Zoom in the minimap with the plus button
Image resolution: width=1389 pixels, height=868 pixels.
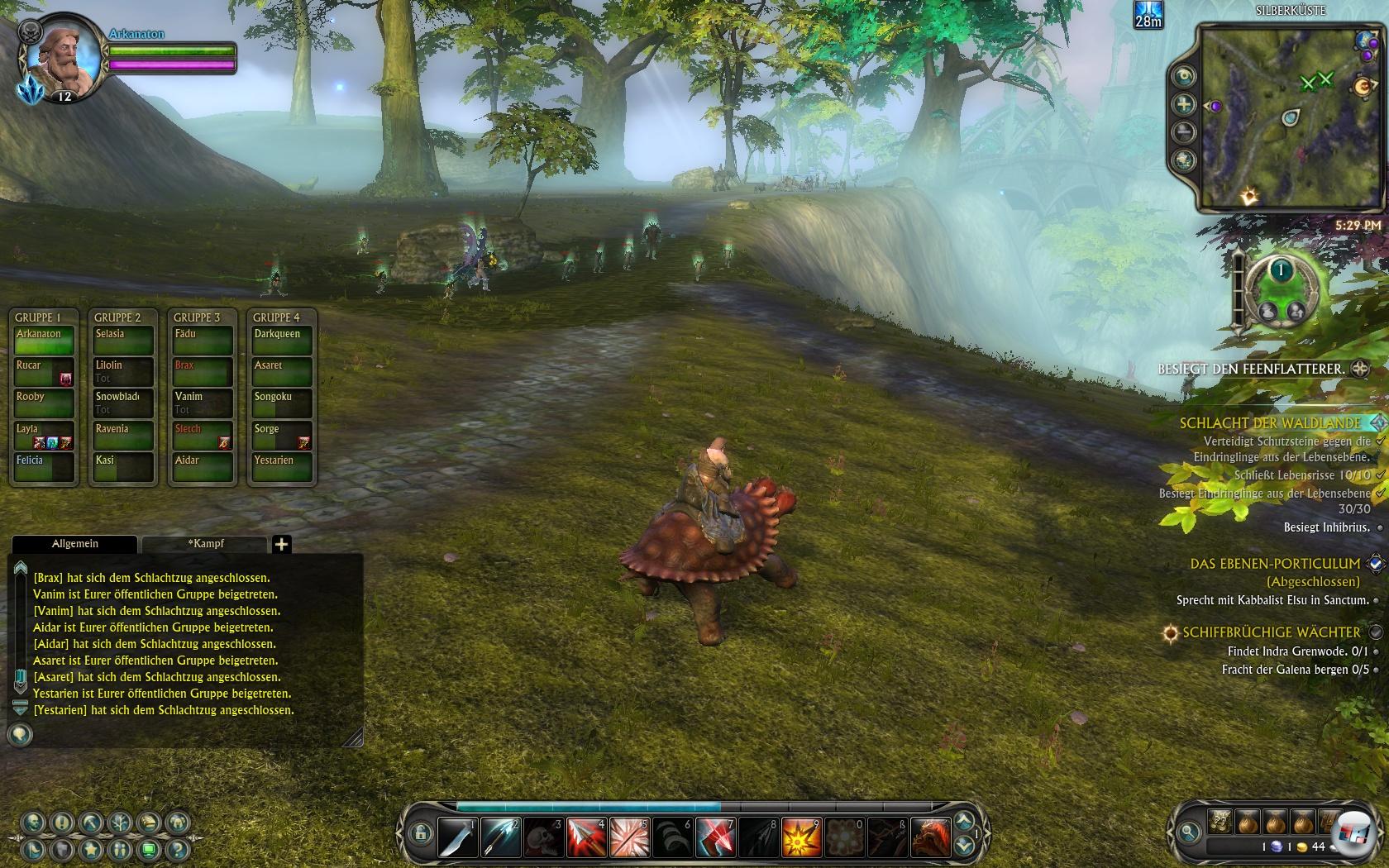pyautogui.click(x=1184, y=104)
